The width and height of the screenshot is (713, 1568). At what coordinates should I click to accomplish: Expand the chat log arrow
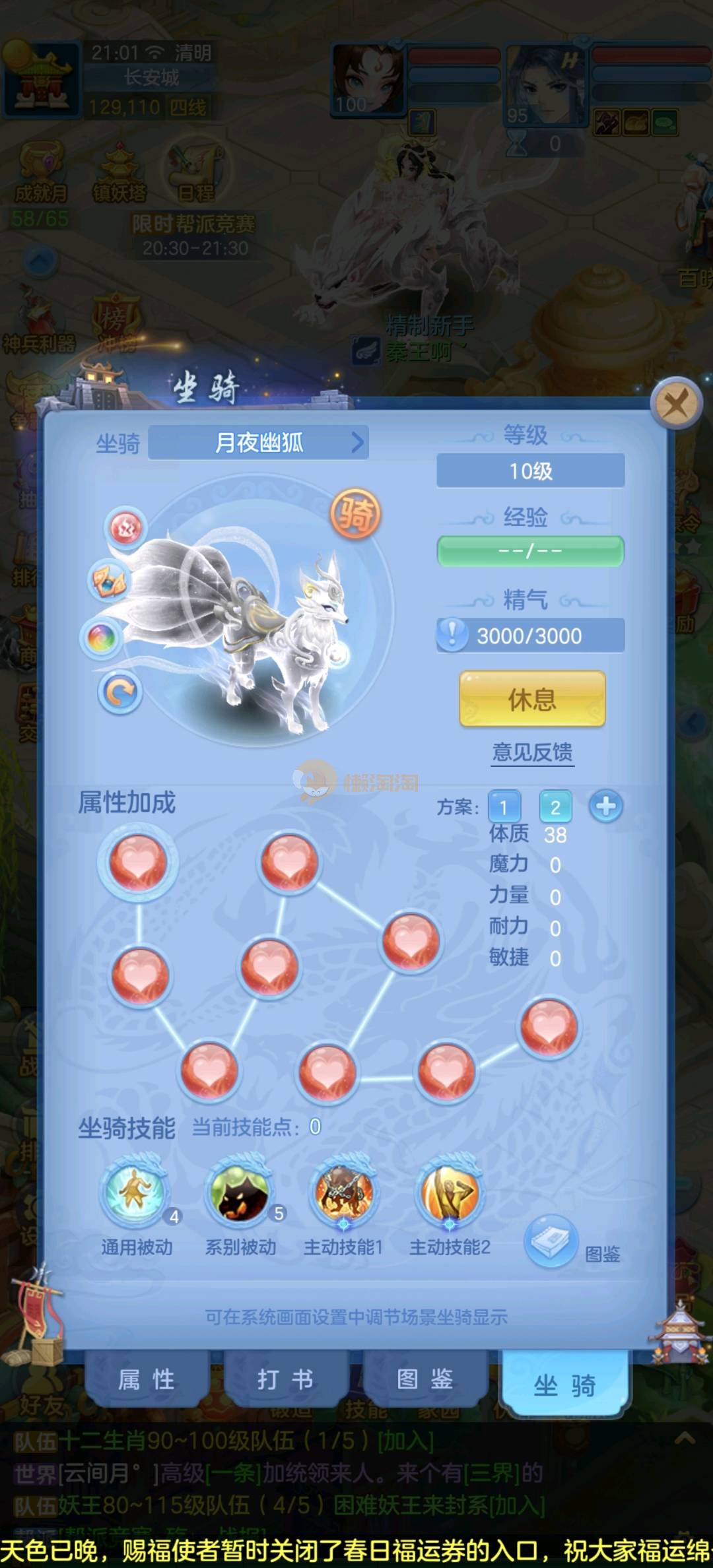(685, 1439)
